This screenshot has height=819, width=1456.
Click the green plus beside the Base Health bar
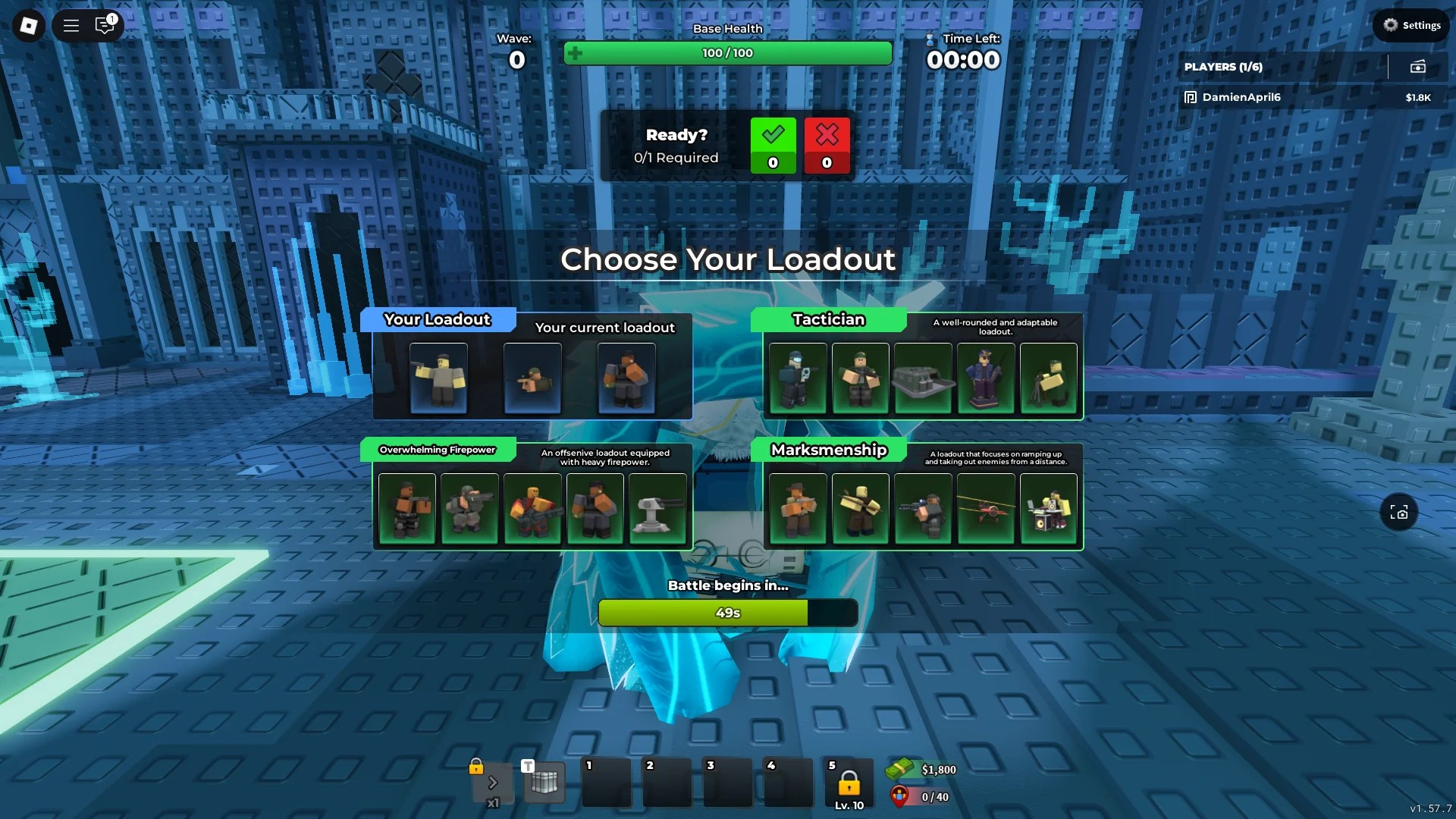575,54
